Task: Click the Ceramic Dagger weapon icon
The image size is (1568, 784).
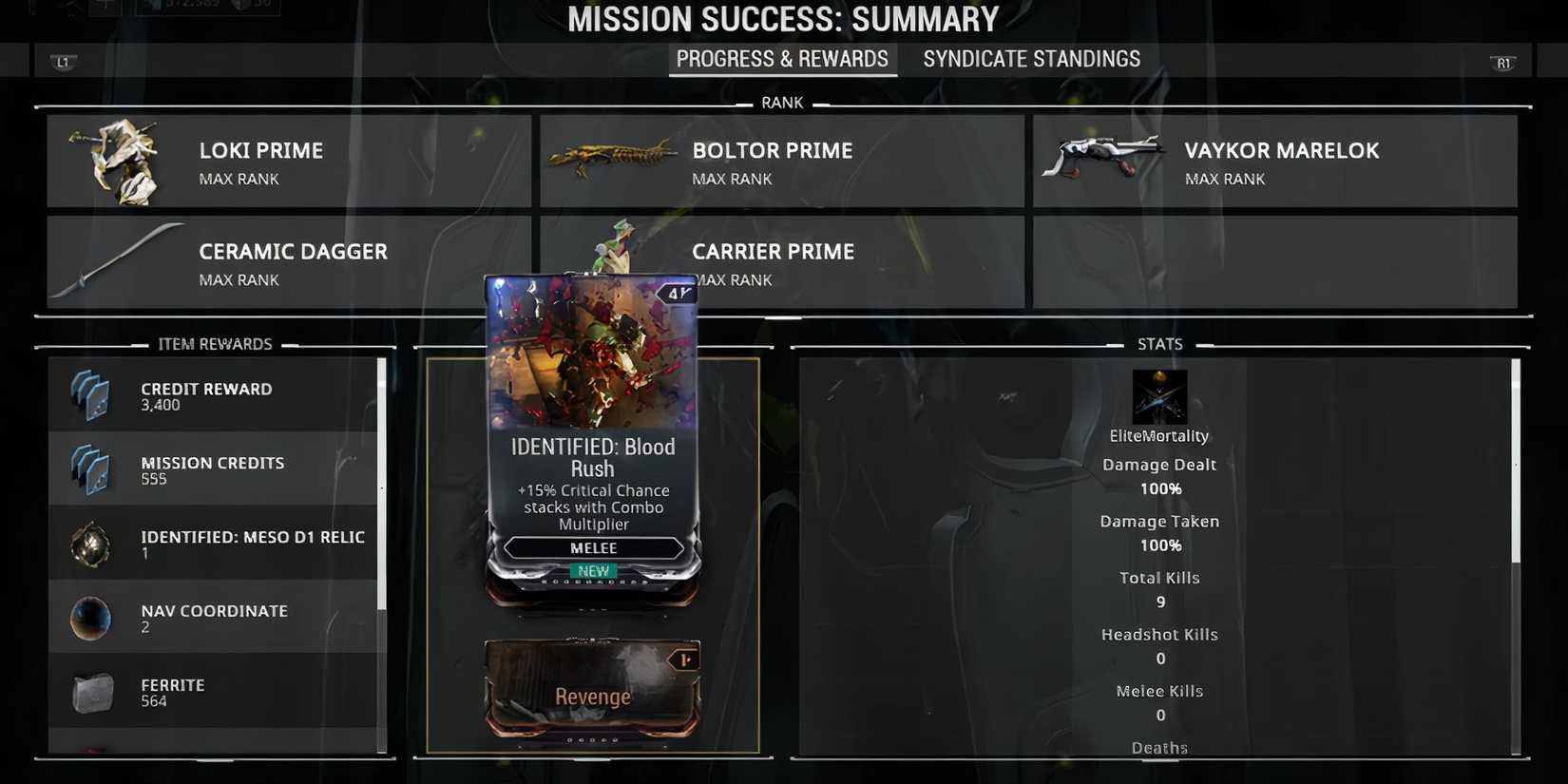Action: click(x=124, y=252)
